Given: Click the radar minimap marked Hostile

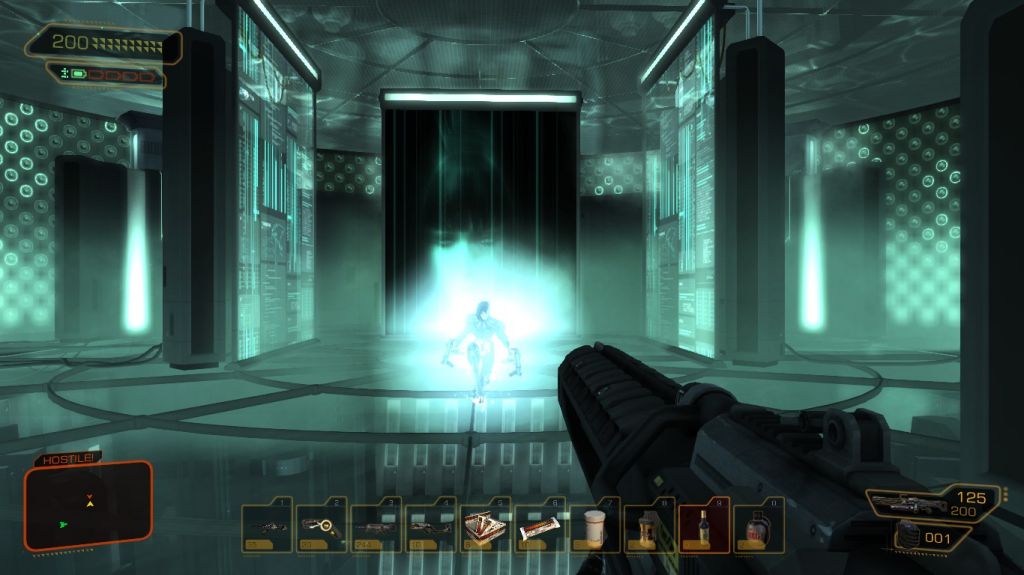Looking at the screenshot, I should [89, 506].
